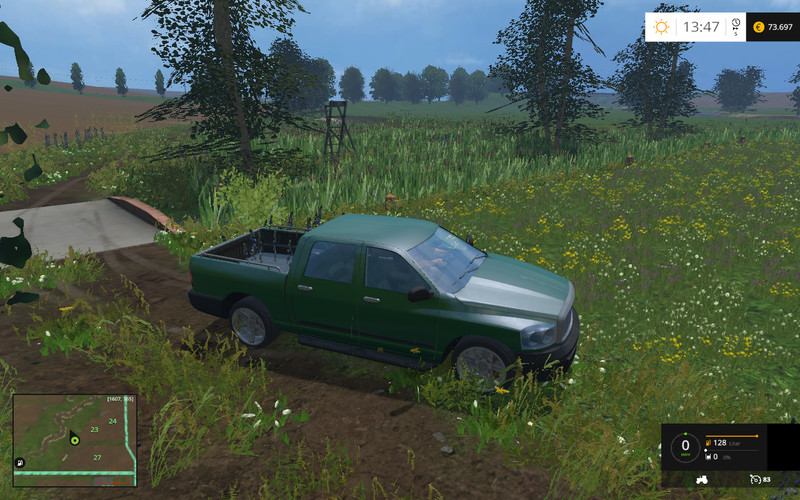The image size is (800, 500).
Task: Open the minimap in the corner
Action: click(x=74, y=440)
